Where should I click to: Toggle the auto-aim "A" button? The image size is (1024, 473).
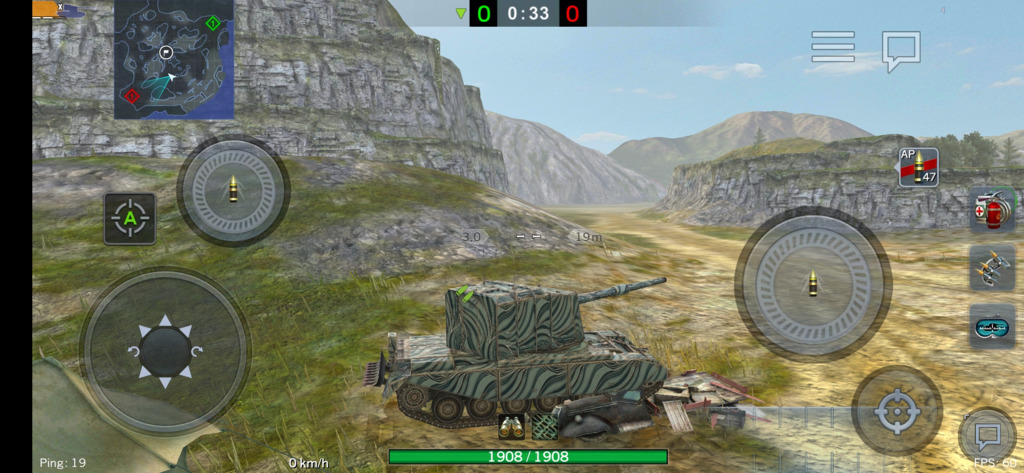130,218
